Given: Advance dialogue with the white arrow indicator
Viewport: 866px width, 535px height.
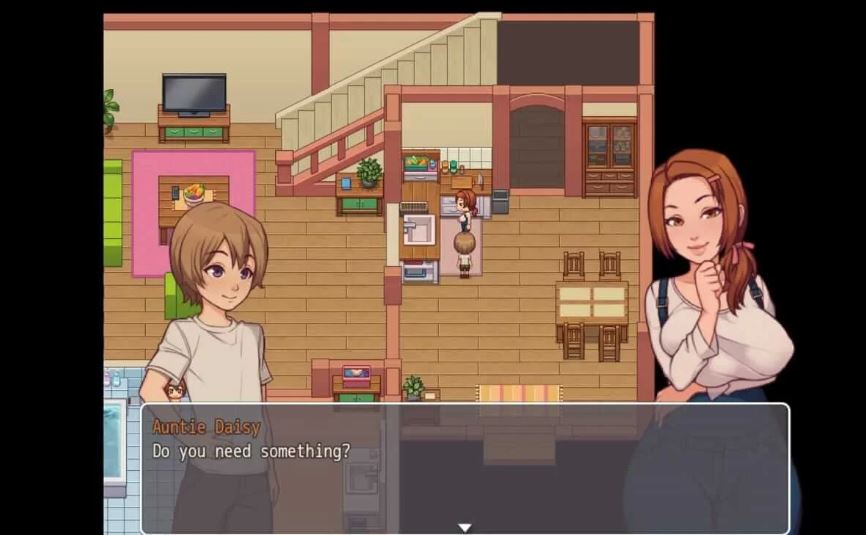Looking at the screenshot, I should click(464, 527).
